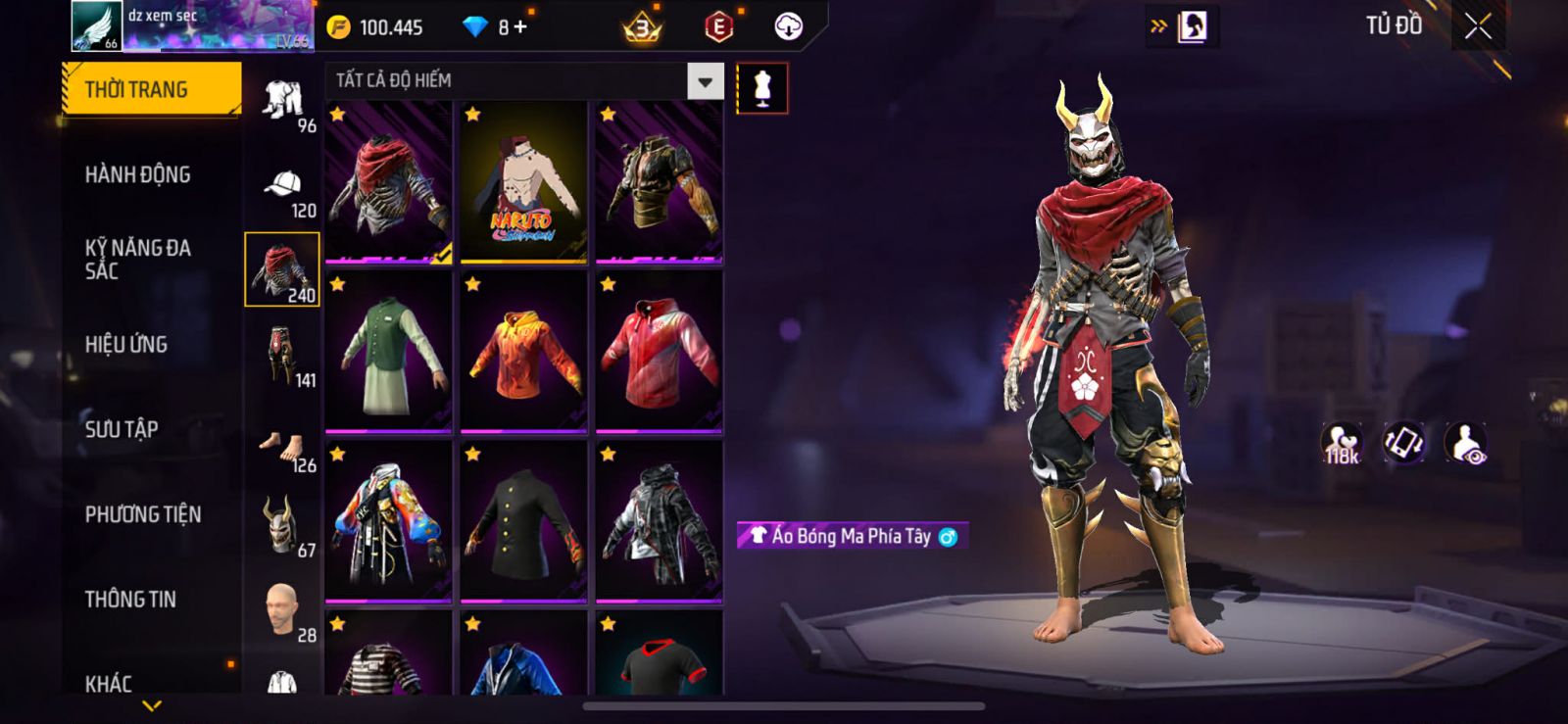Select the black buttoned coat top
This screenshot has width=1568, height=724.
(523, 522)
